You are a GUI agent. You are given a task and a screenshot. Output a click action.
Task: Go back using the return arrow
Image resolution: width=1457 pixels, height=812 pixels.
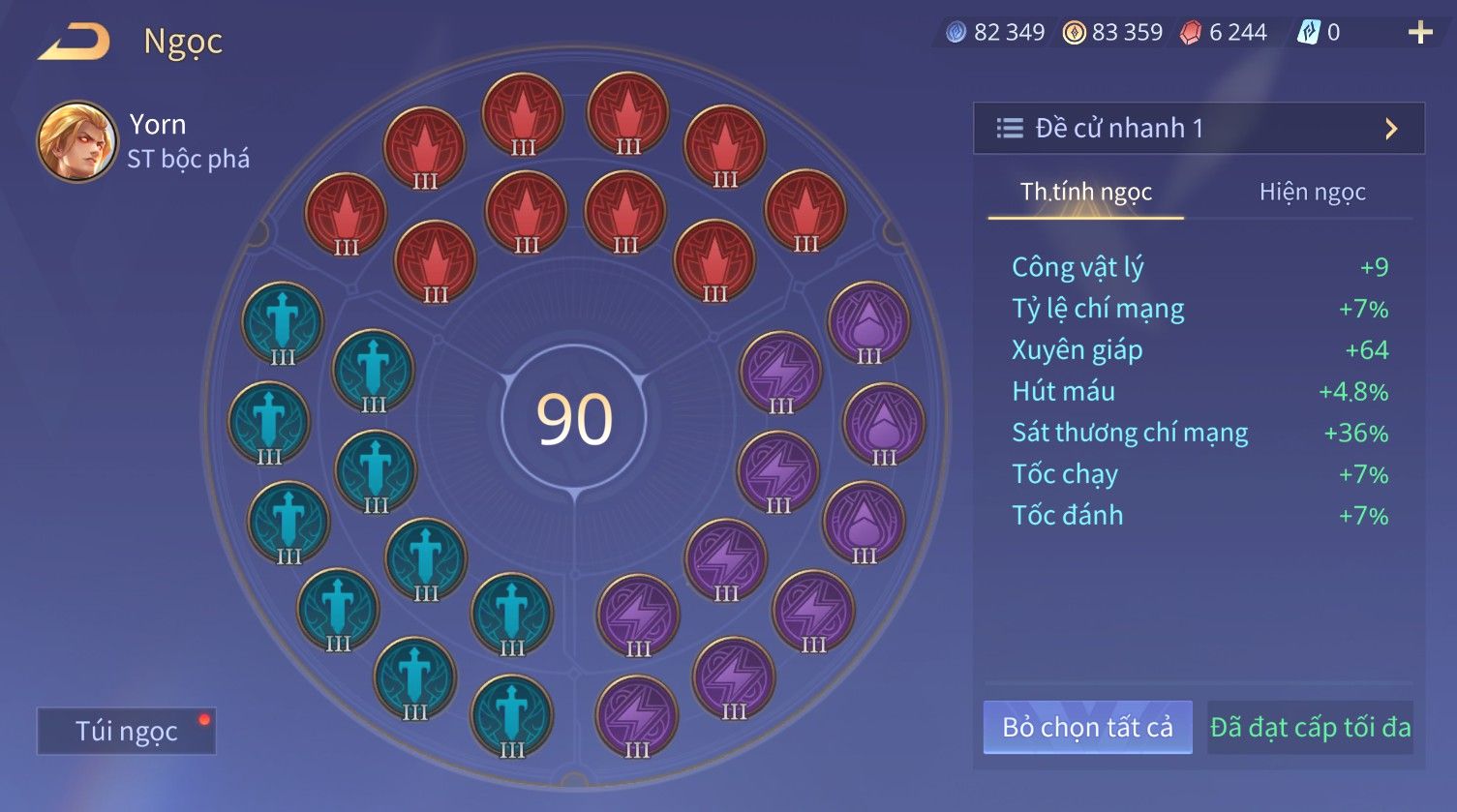click(75, 42)
